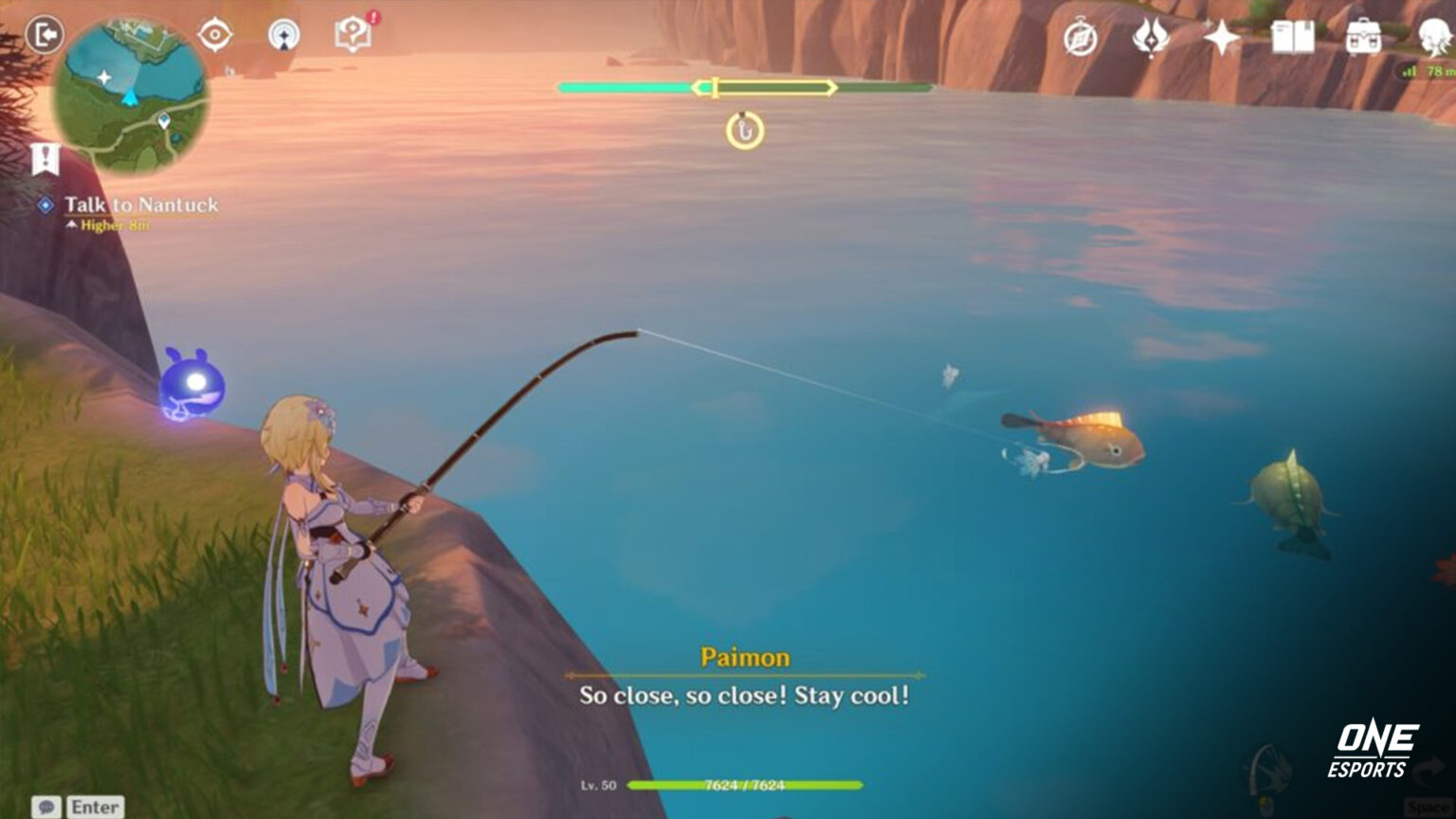Open the circular minimap

[x=130, y=95]
